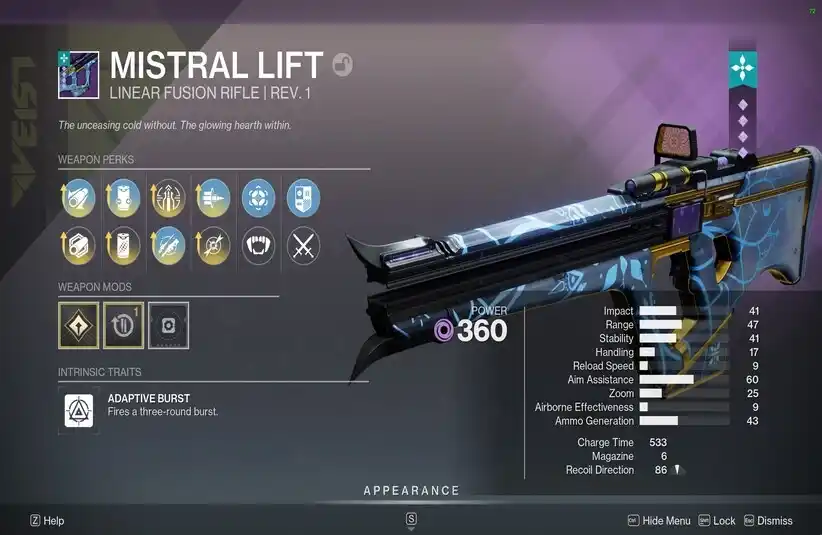This screenshot has width=822, height=535.
Task: Select the bullets with upward chevrons perk
Action: click(167, 198)
